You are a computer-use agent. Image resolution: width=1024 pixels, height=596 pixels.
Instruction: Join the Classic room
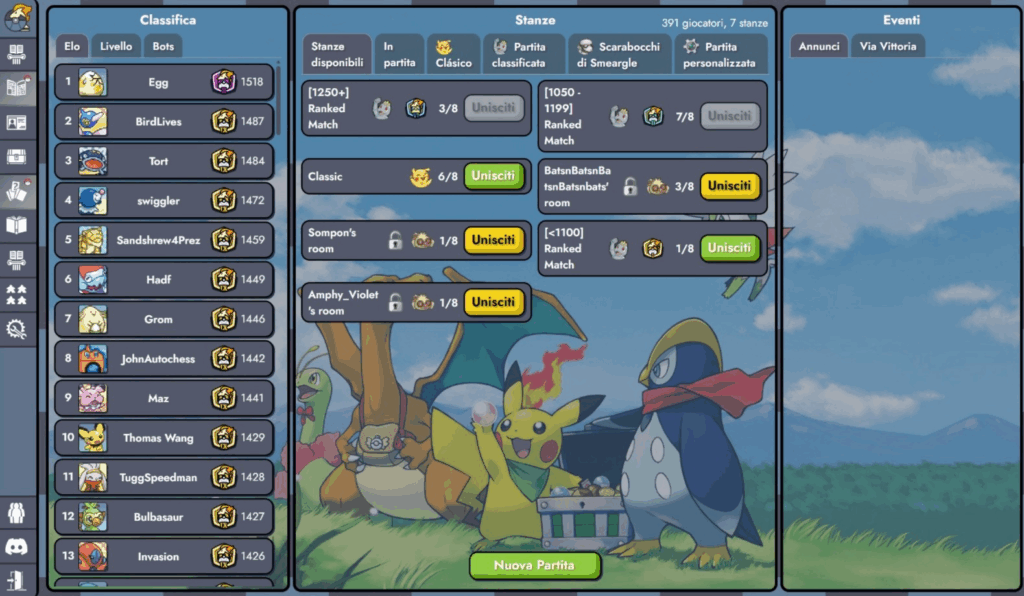point(494,177)
